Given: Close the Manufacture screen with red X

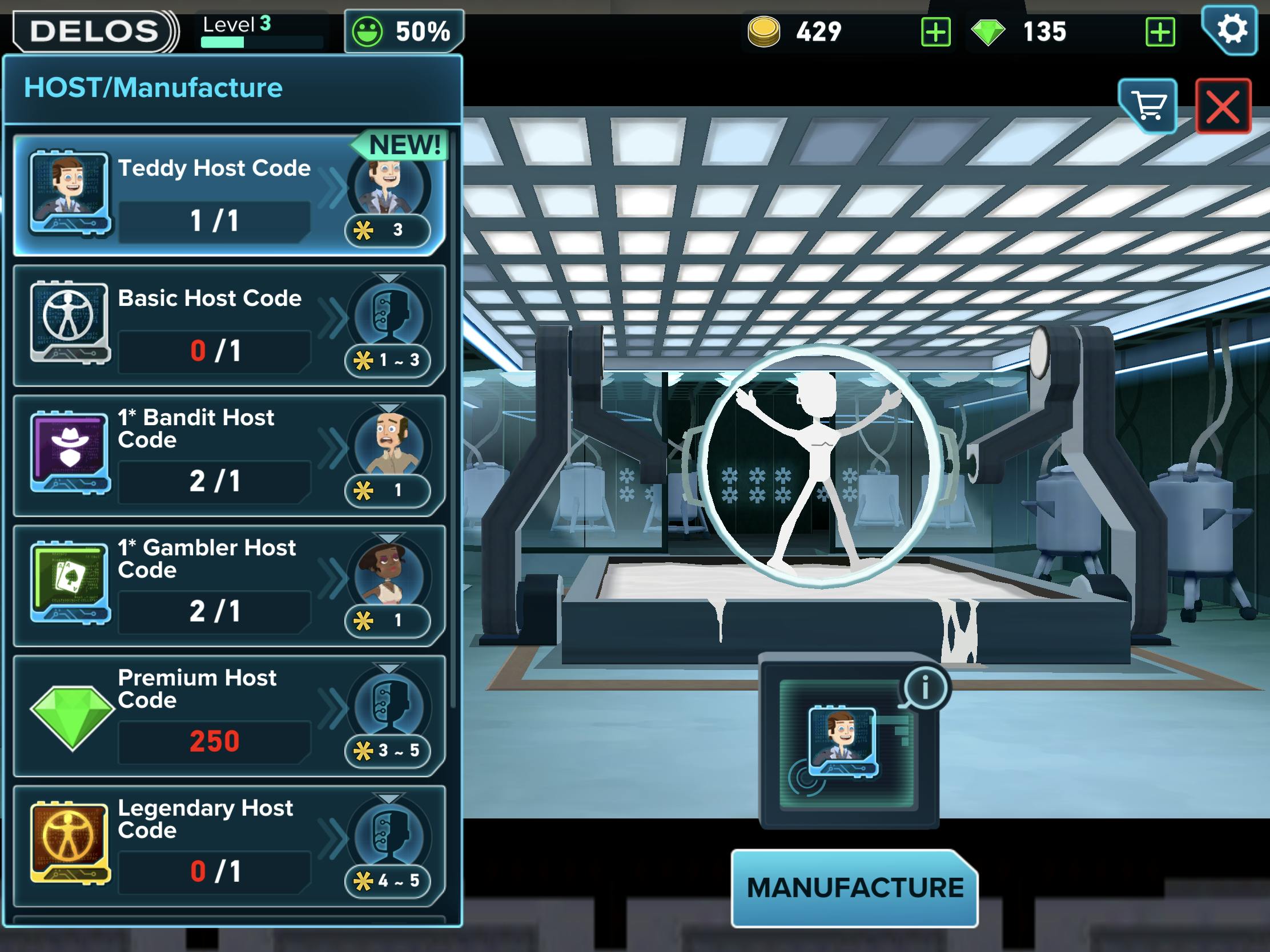Looking at the screenshot, I should pyautogui.click(x=1223, y=107).
